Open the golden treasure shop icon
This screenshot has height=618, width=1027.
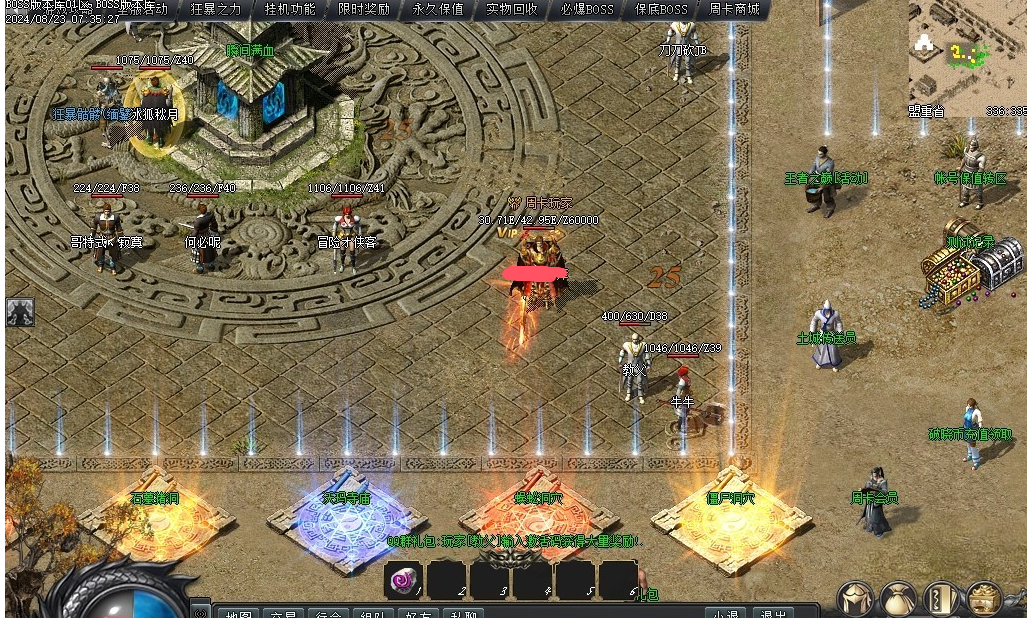[984, 599]
